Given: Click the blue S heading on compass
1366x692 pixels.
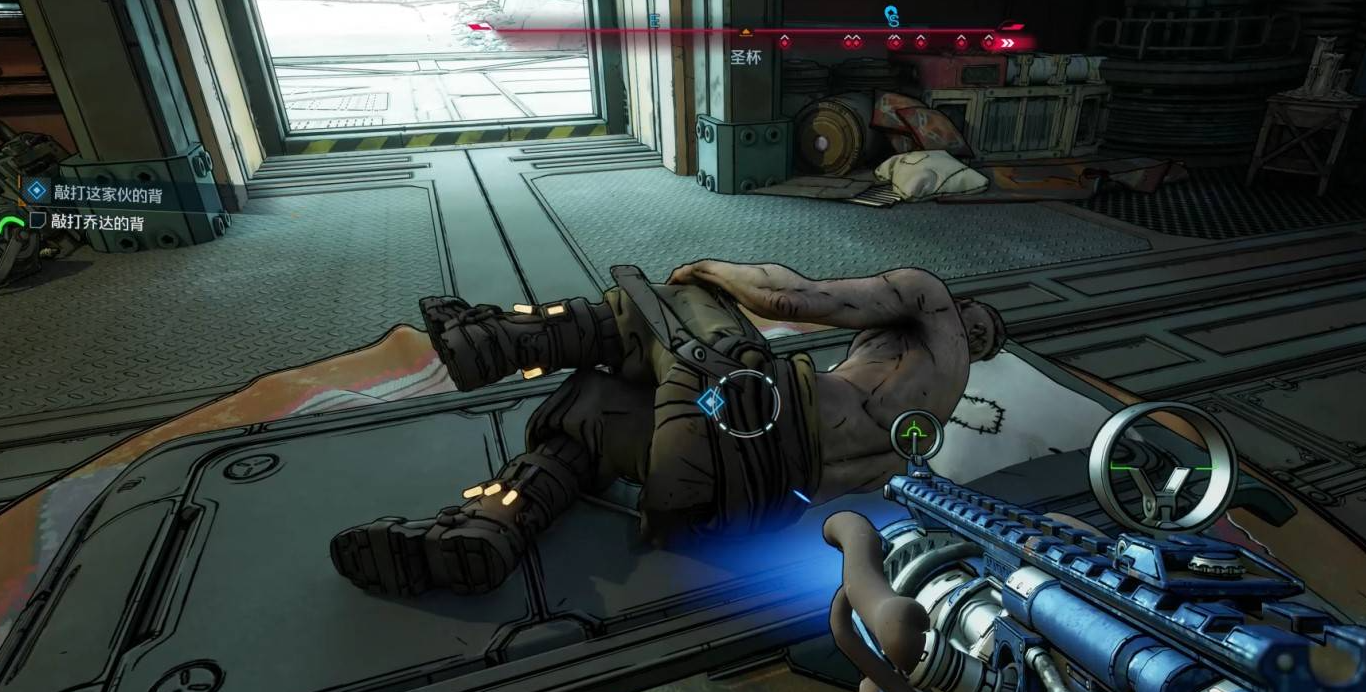Looking at the screenshot, I should coord(892,16).
